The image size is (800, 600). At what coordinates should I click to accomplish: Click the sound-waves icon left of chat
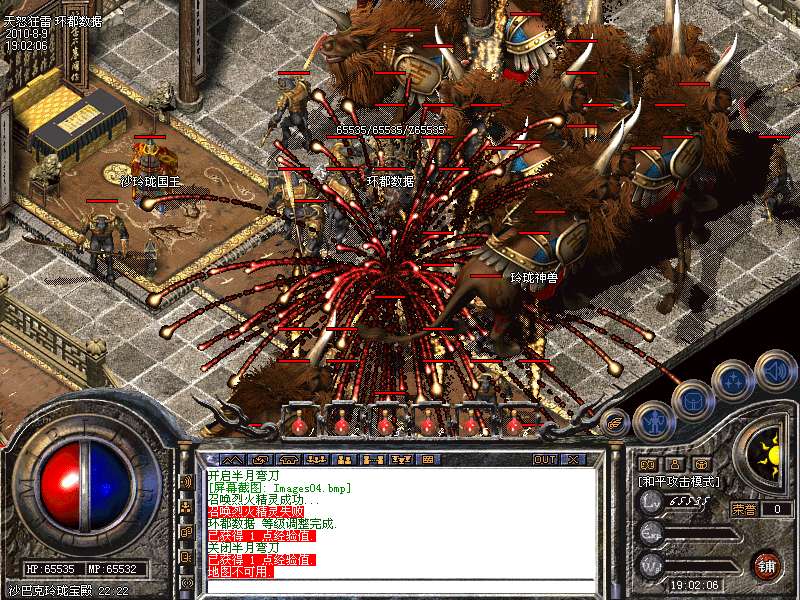pos(187,481)
